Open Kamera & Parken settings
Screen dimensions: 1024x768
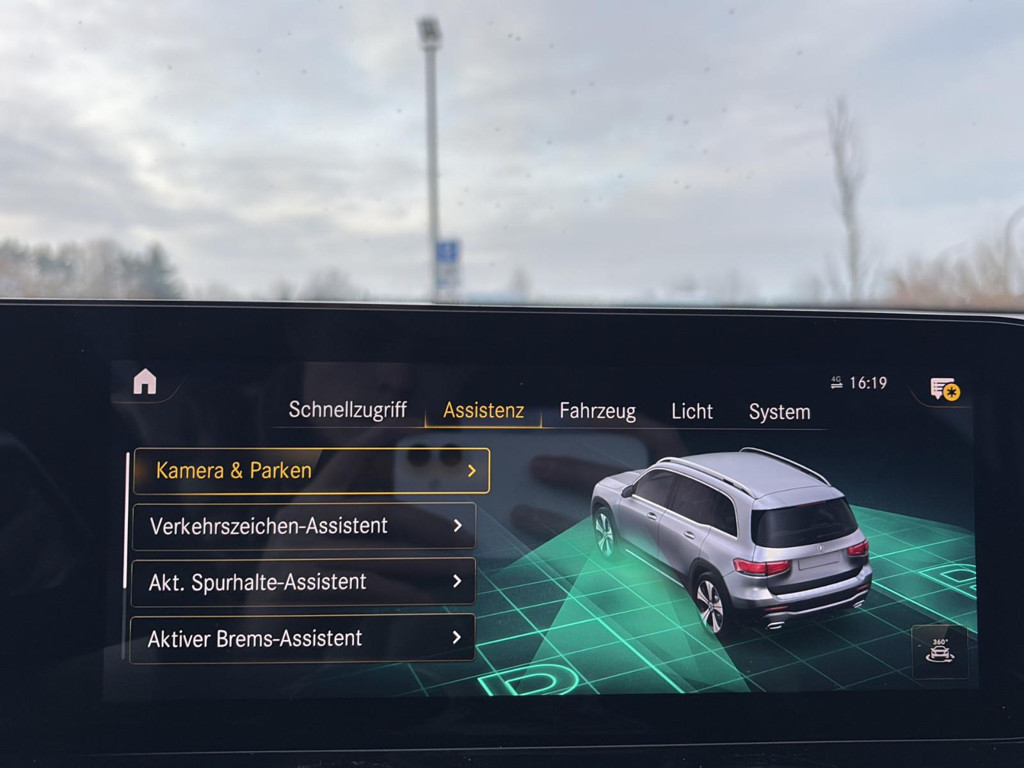311,470
